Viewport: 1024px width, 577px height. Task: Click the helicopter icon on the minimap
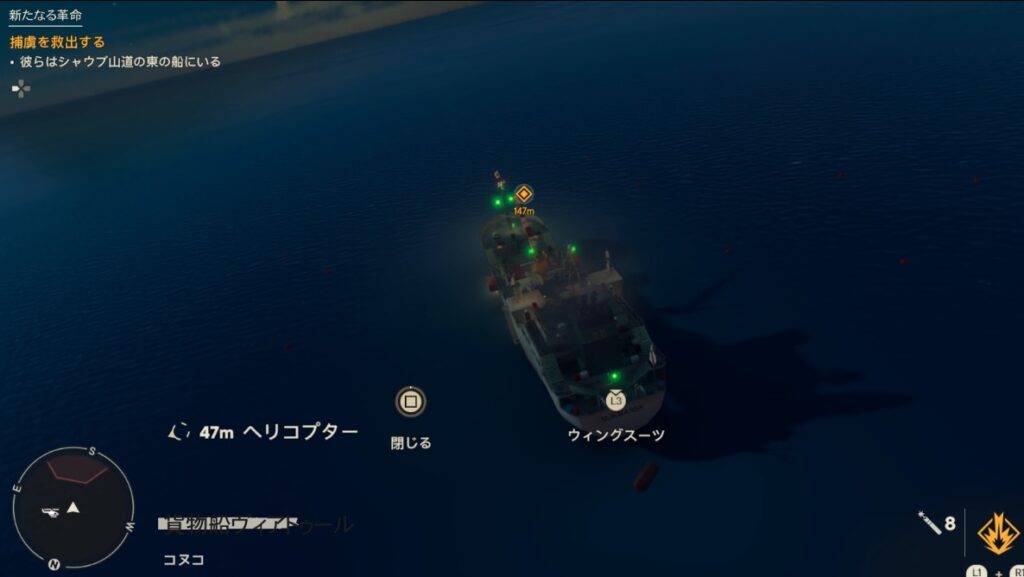coord(51,512)
